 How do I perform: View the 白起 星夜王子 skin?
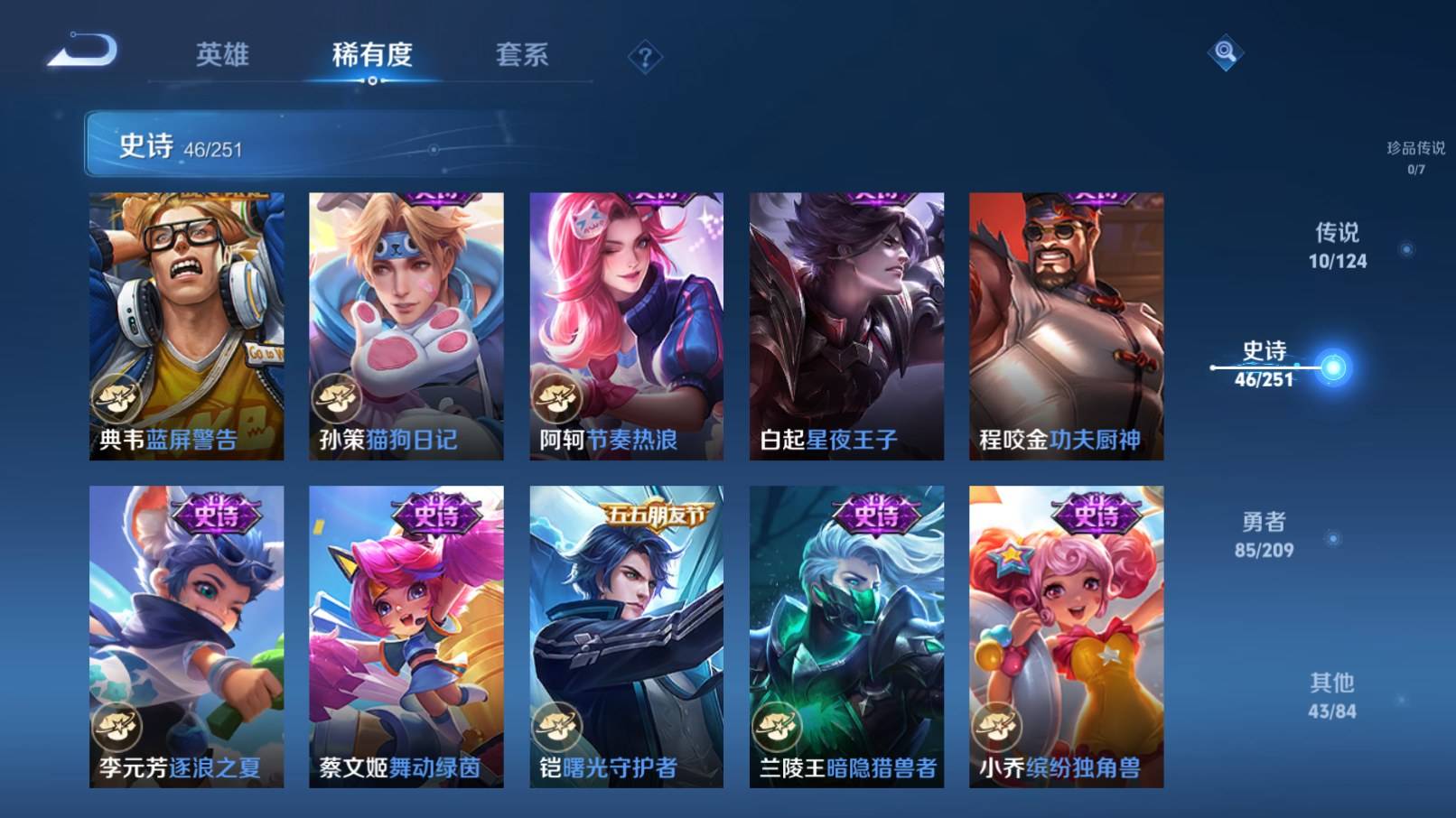point(846,326)
